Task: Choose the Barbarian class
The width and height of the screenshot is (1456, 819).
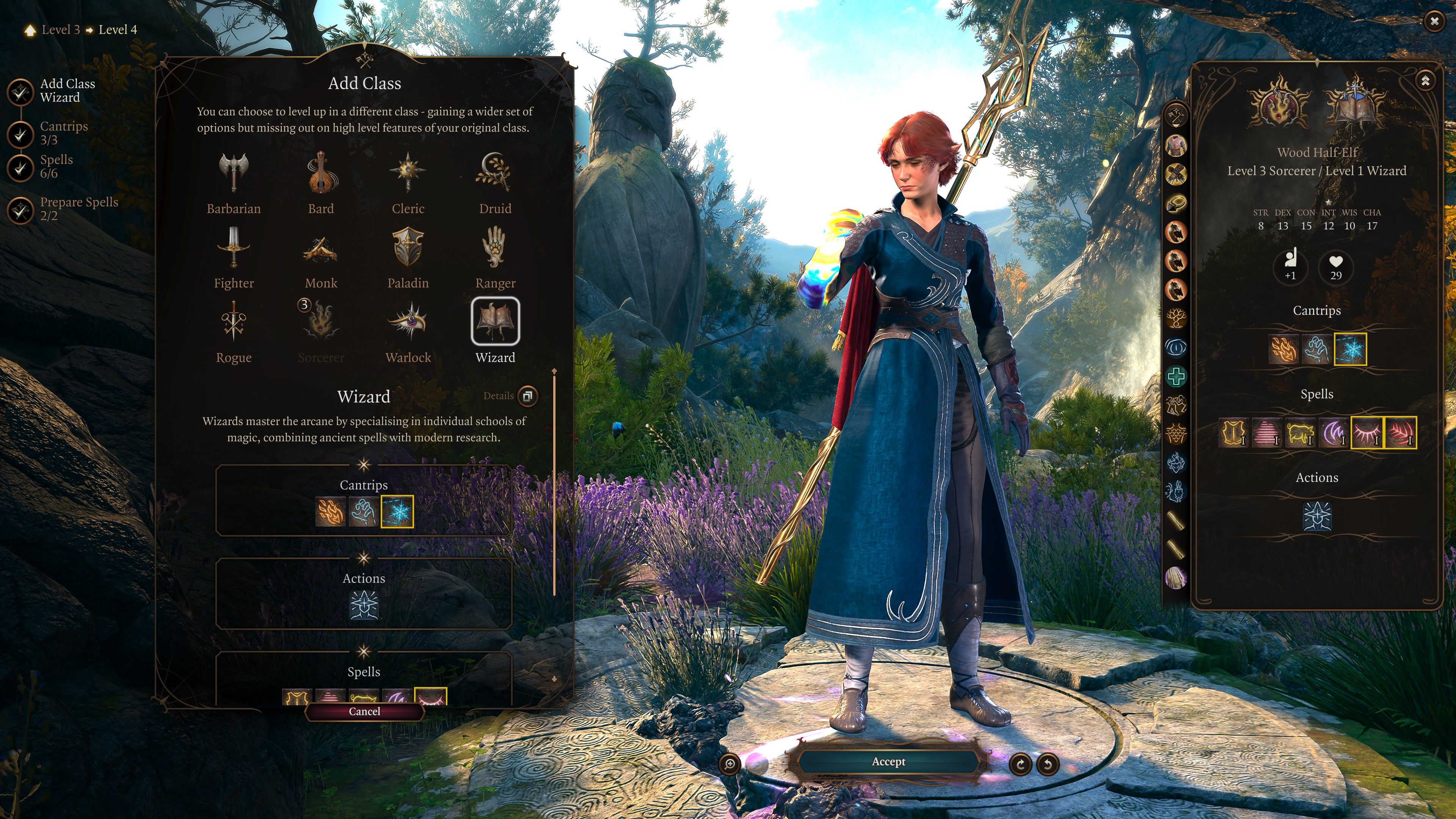Action: coord(234,174)
